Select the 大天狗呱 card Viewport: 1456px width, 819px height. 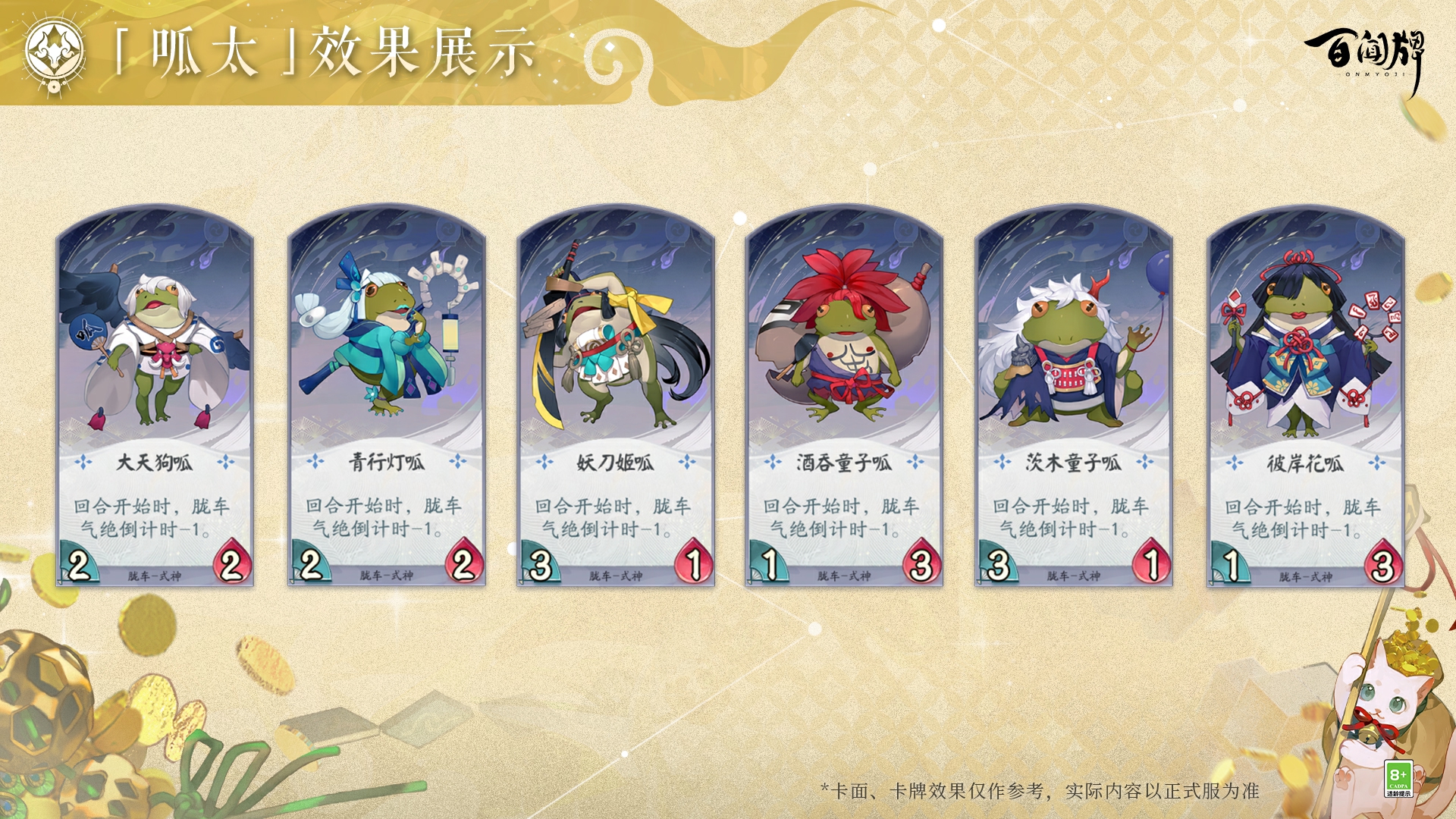click(x=155, y=398)
